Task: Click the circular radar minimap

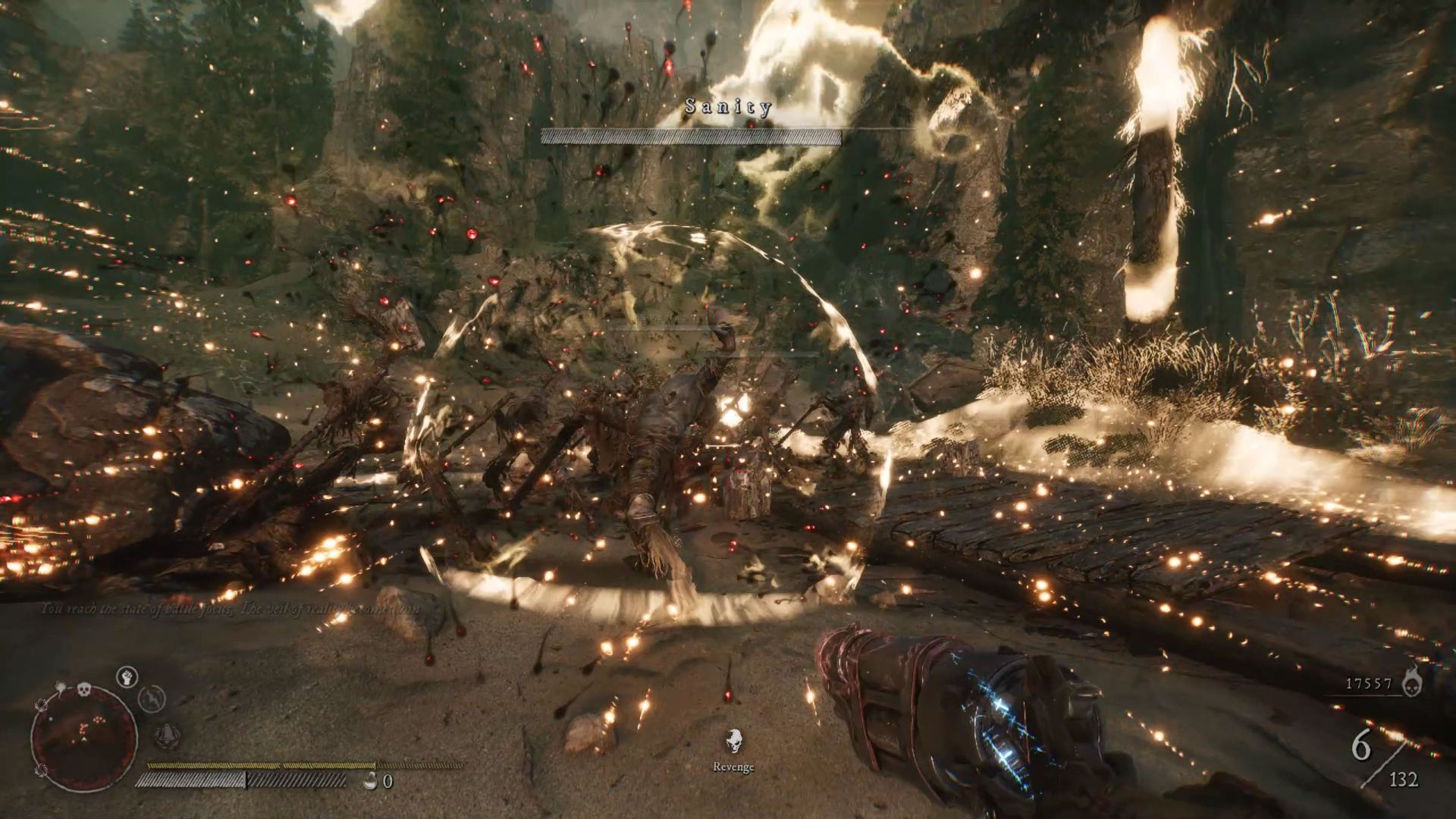Action: pyautogui.click(x=83, y=739)
